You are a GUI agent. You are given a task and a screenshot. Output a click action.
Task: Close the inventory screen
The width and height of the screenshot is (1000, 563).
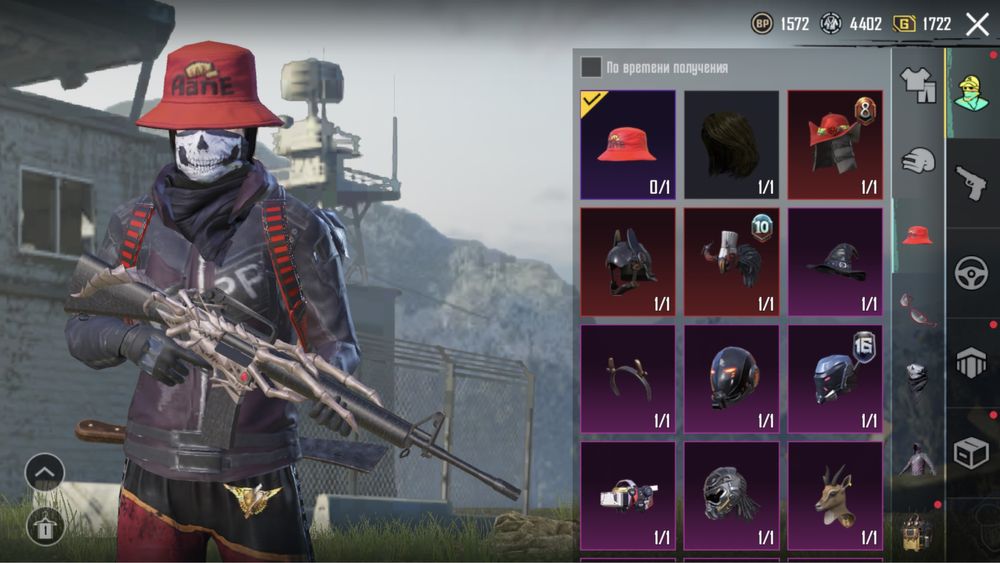coord(977,24)
